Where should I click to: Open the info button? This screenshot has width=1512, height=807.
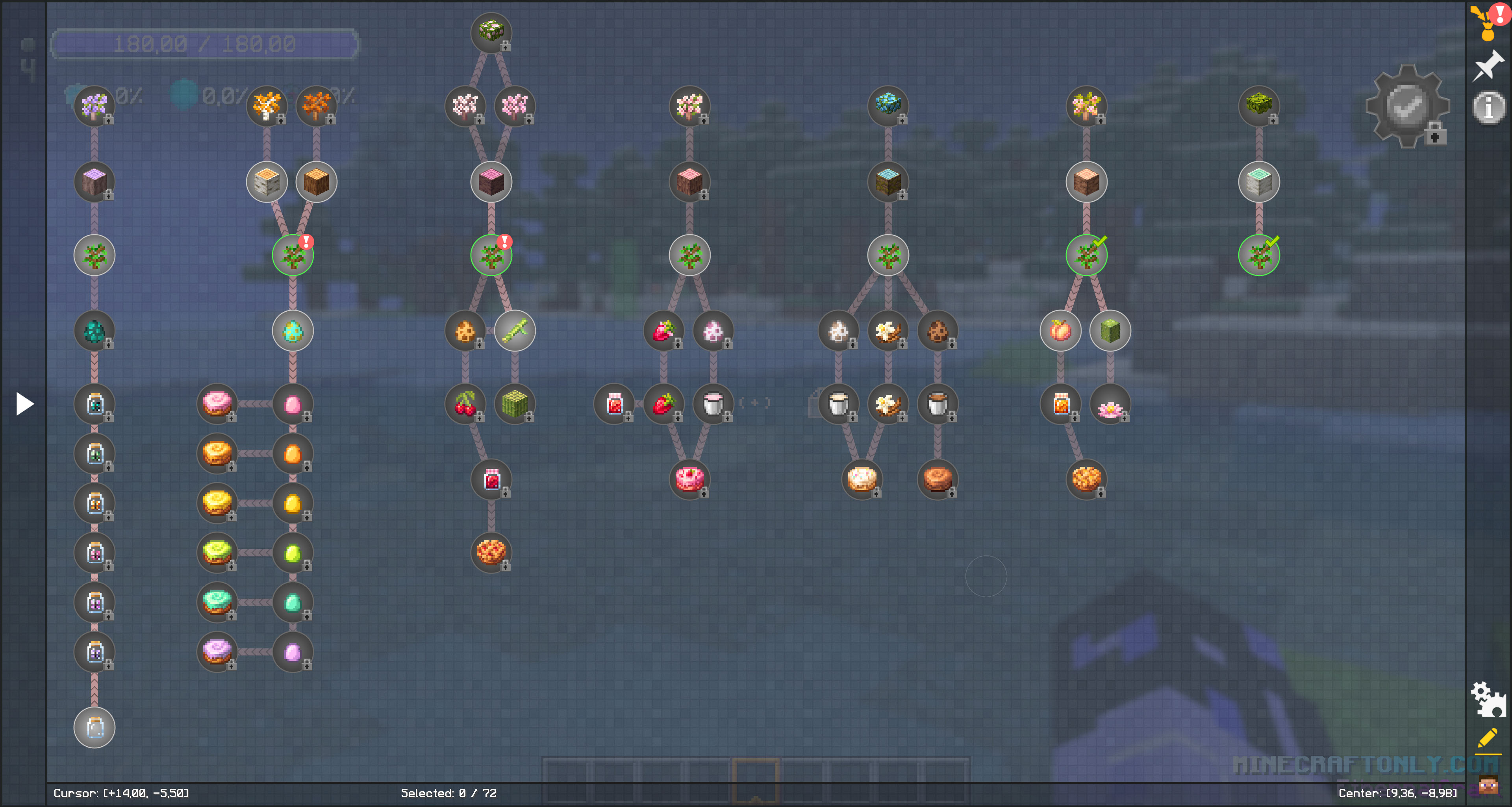1488,108
